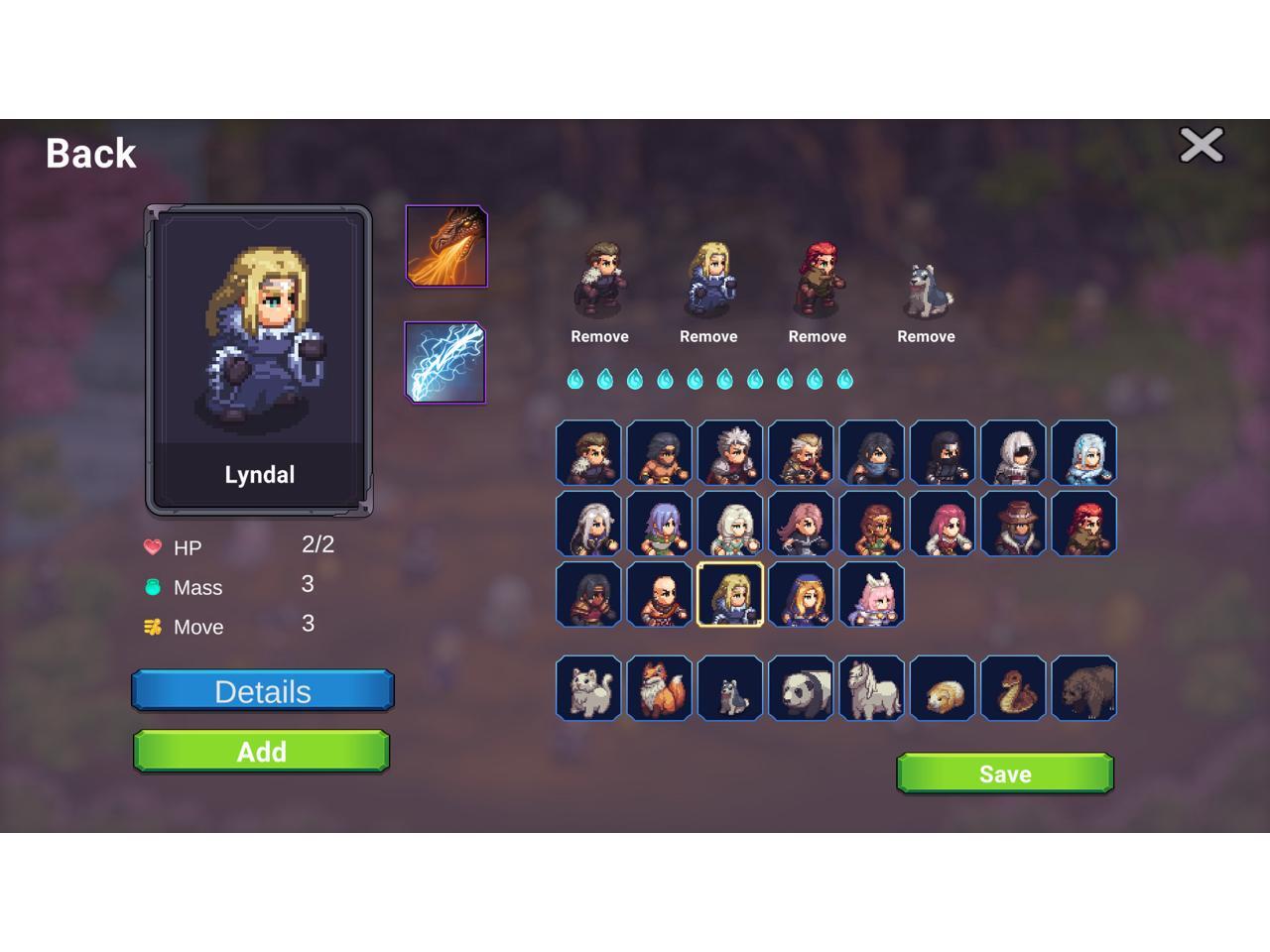1270x952 pixels.
Task: Pick the white horse pet portrait
Action: (x=872, y=688)
